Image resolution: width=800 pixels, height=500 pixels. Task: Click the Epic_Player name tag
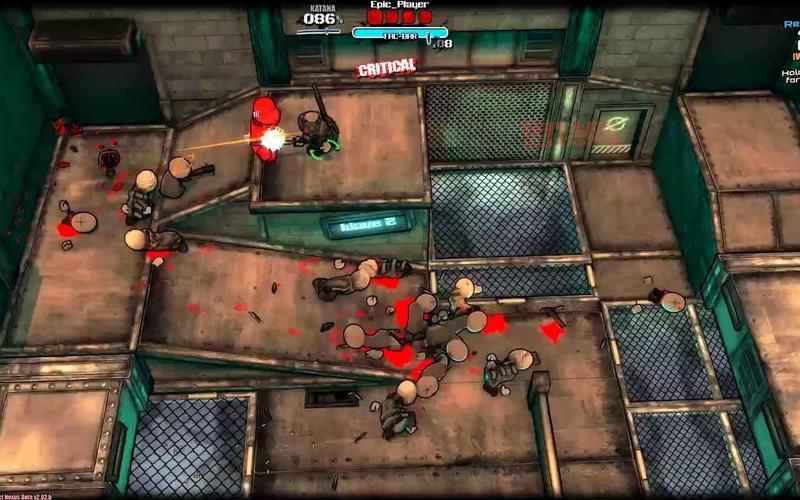[398, 5]
